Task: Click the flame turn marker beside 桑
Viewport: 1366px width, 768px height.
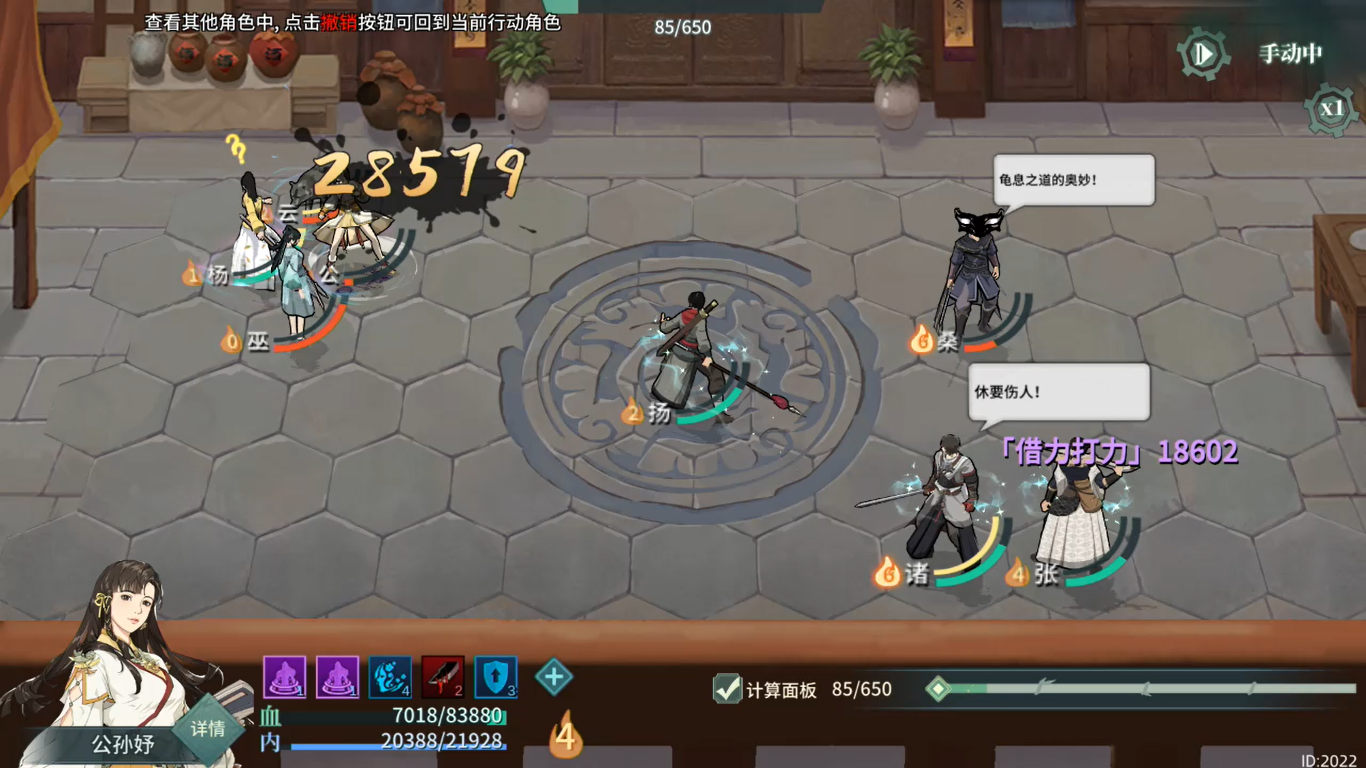Action: 920,340
